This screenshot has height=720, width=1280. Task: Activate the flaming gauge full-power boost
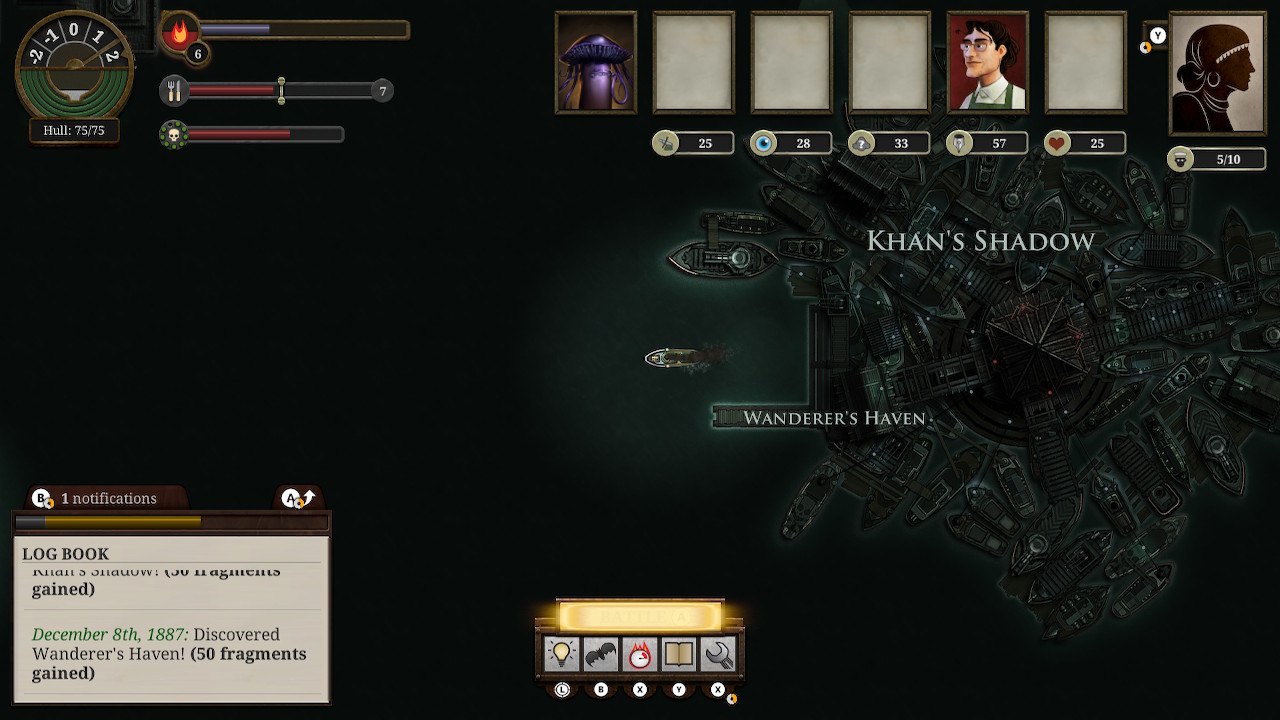(x=640, y=654)
